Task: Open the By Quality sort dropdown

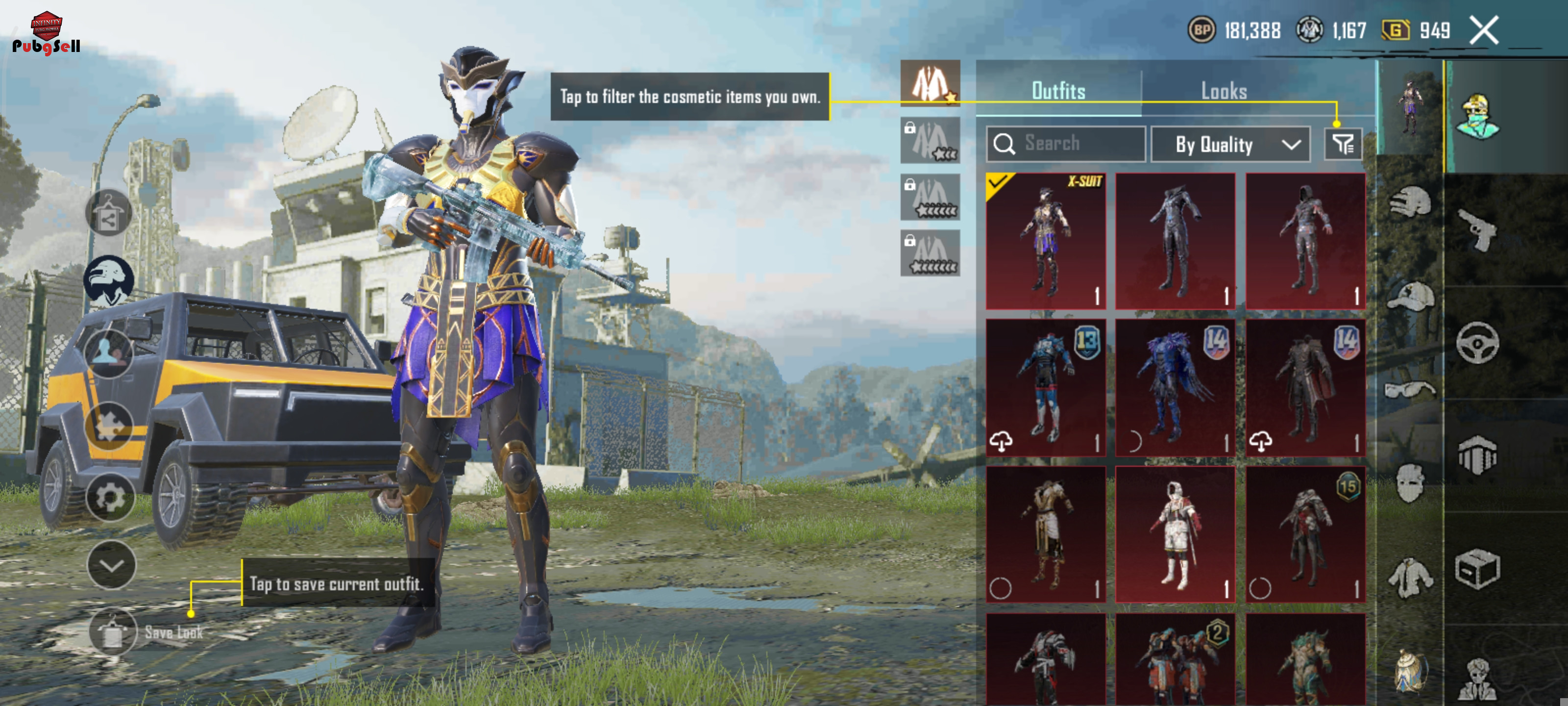Action: (1229, 144)
